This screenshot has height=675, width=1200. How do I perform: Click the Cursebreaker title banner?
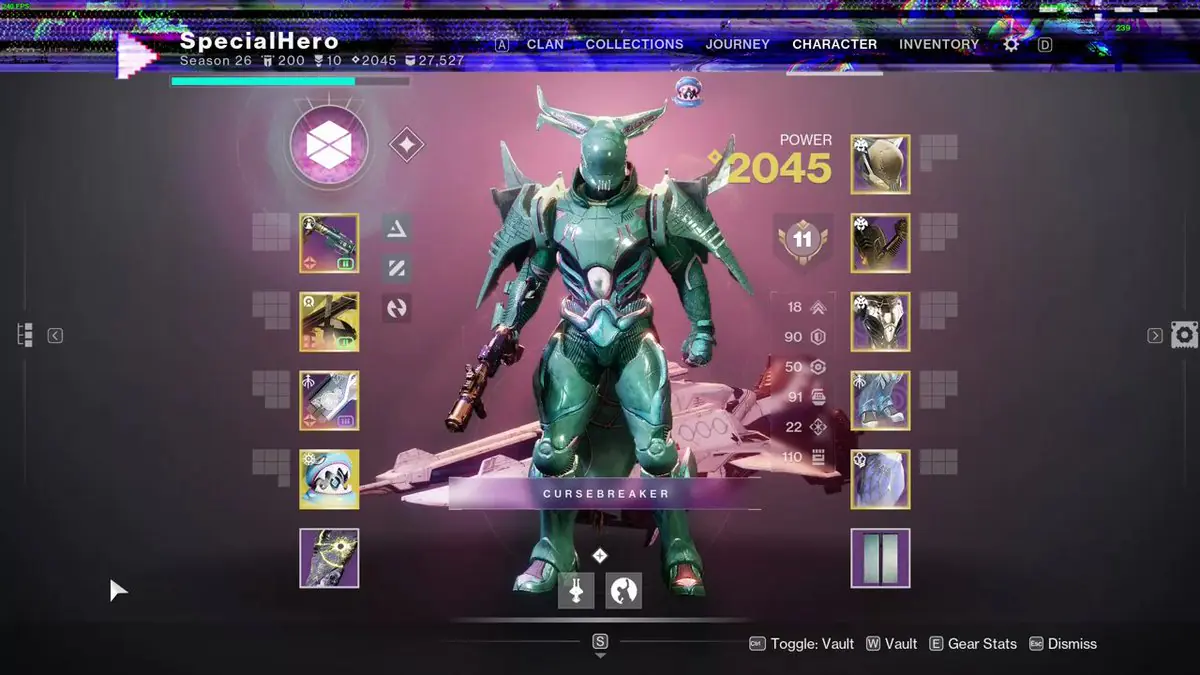605,493
